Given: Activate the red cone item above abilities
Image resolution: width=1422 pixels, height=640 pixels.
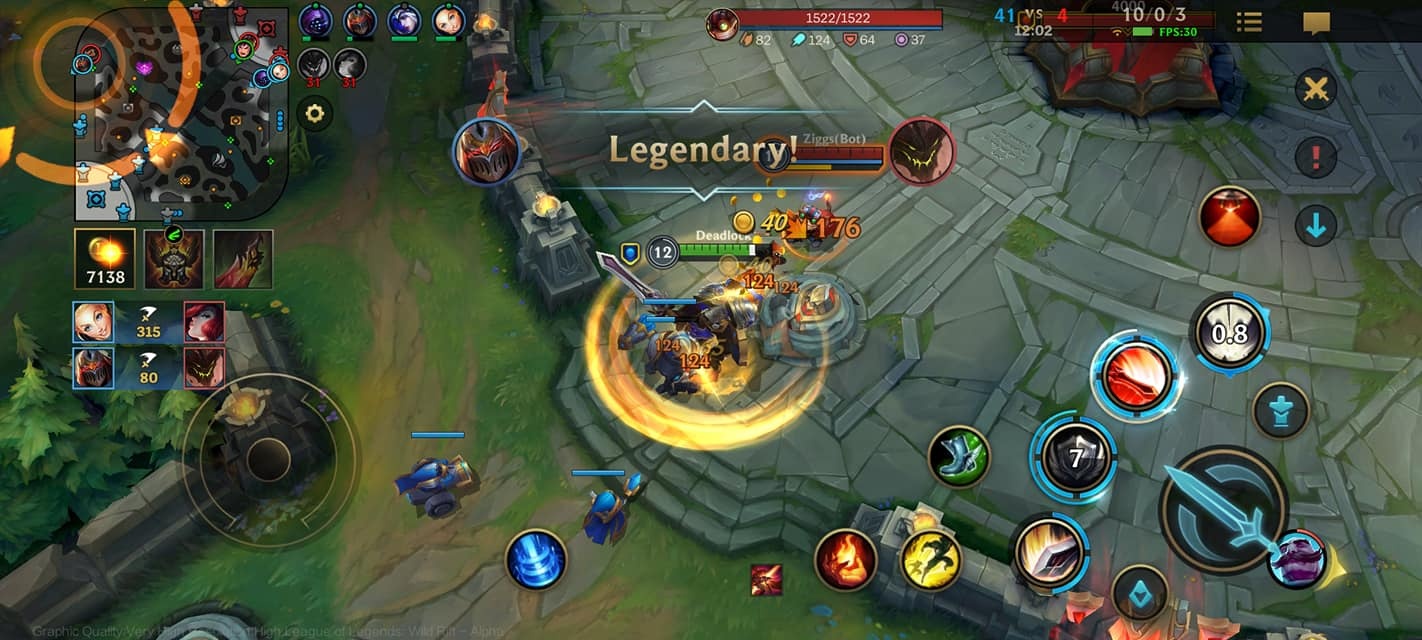Looking at the screenshot, I should (1230, 216).
